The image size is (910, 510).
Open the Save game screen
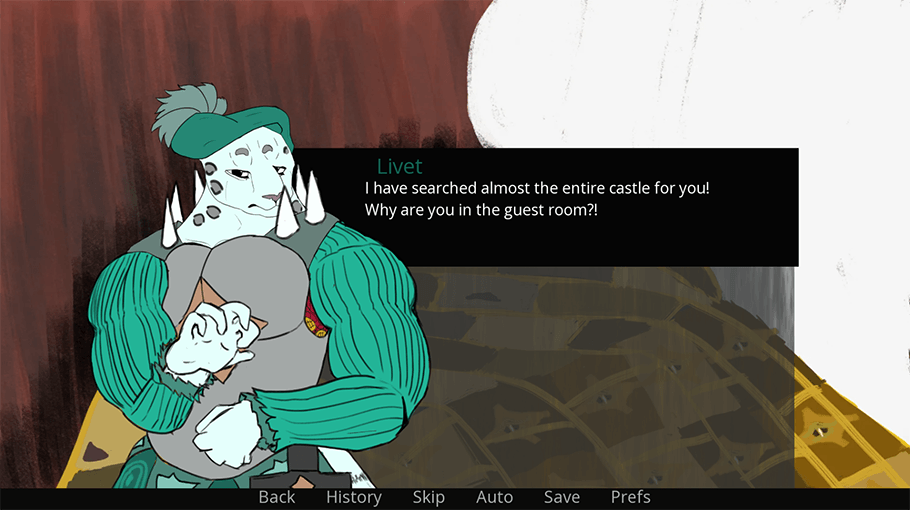click(562, 497)
